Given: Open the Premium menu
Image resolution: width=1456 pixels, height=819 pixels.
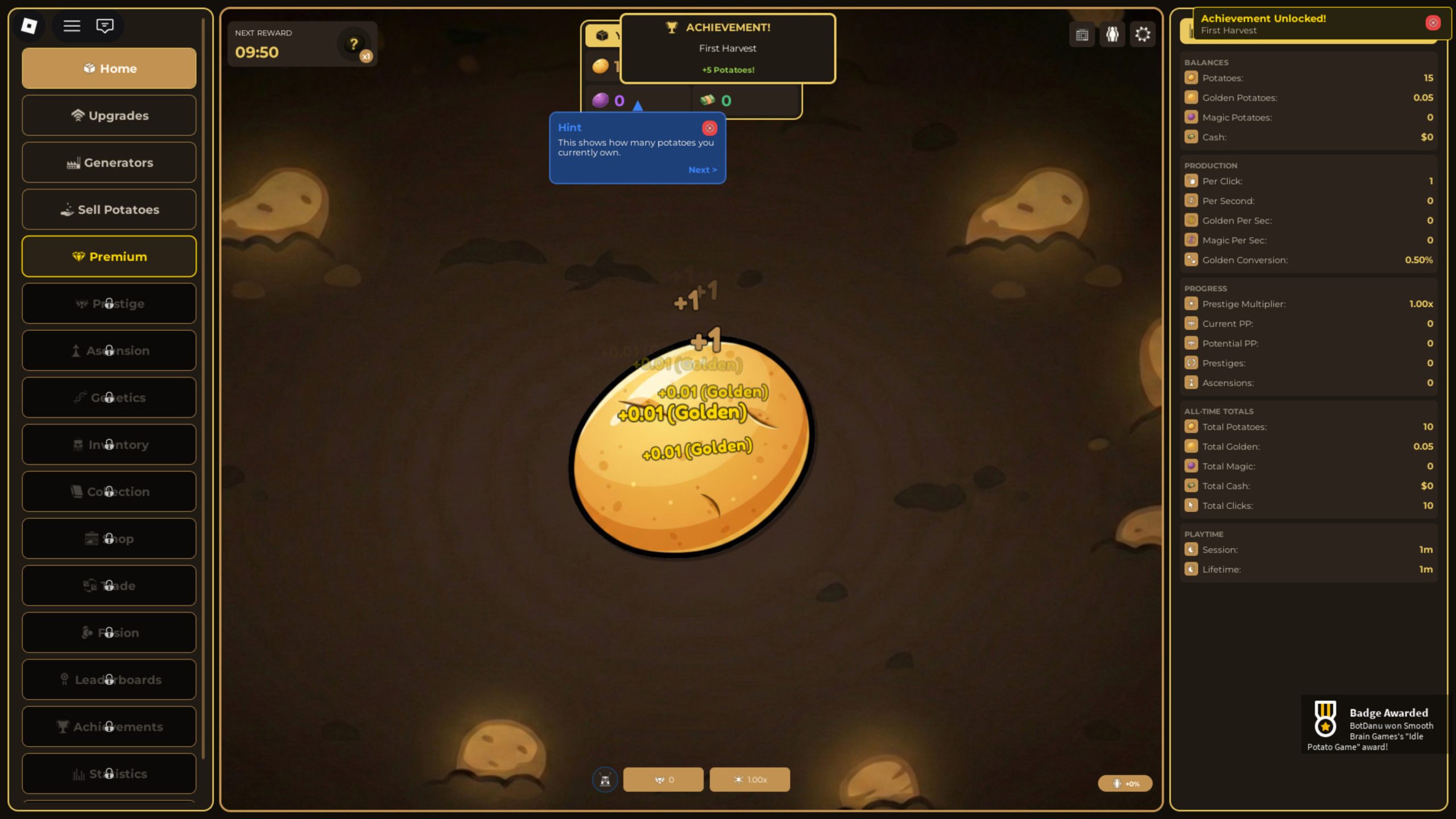Looking at the screenshot, I should 109,257.
